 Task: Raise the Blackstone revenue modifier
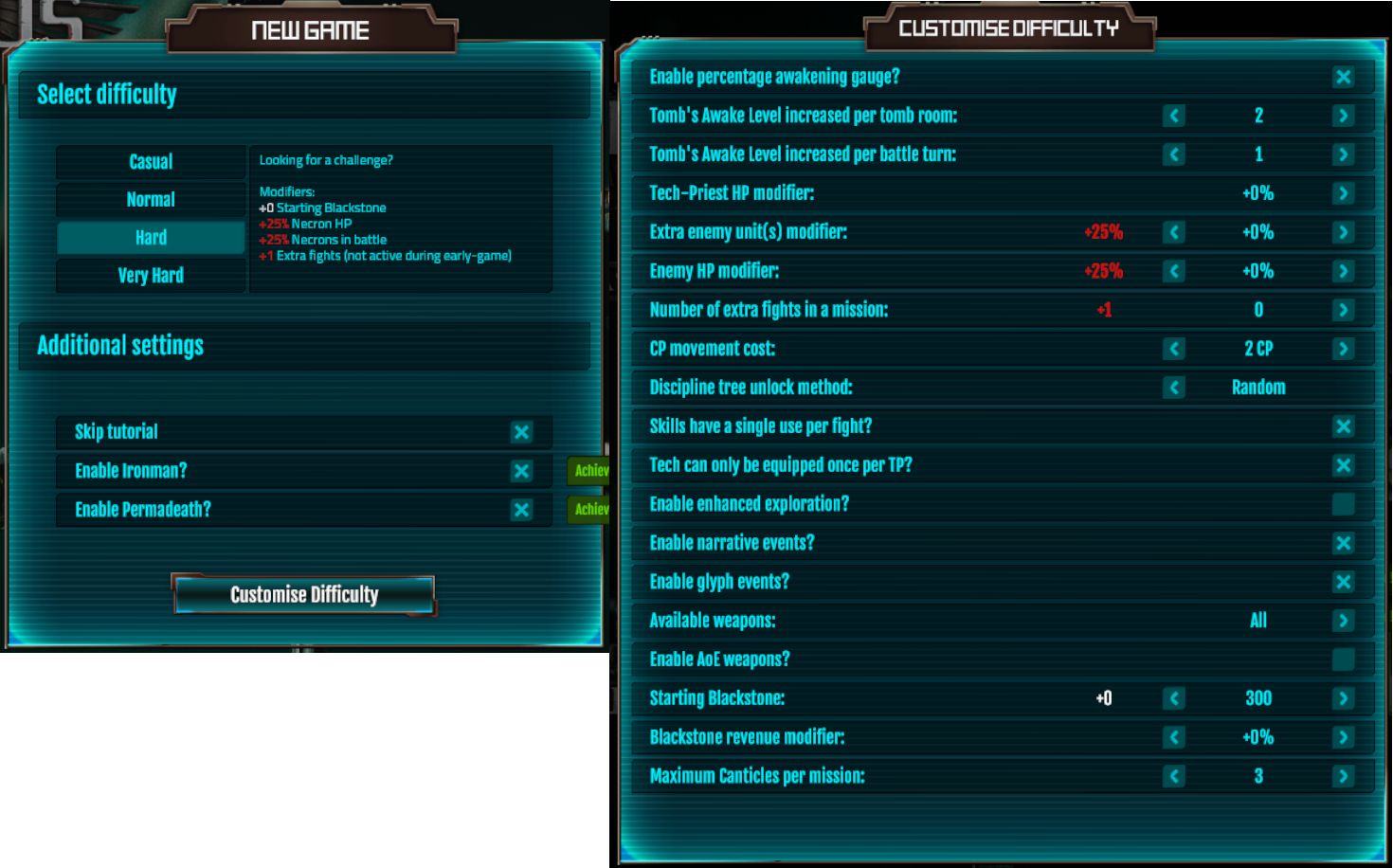(x=1343, y=736)
